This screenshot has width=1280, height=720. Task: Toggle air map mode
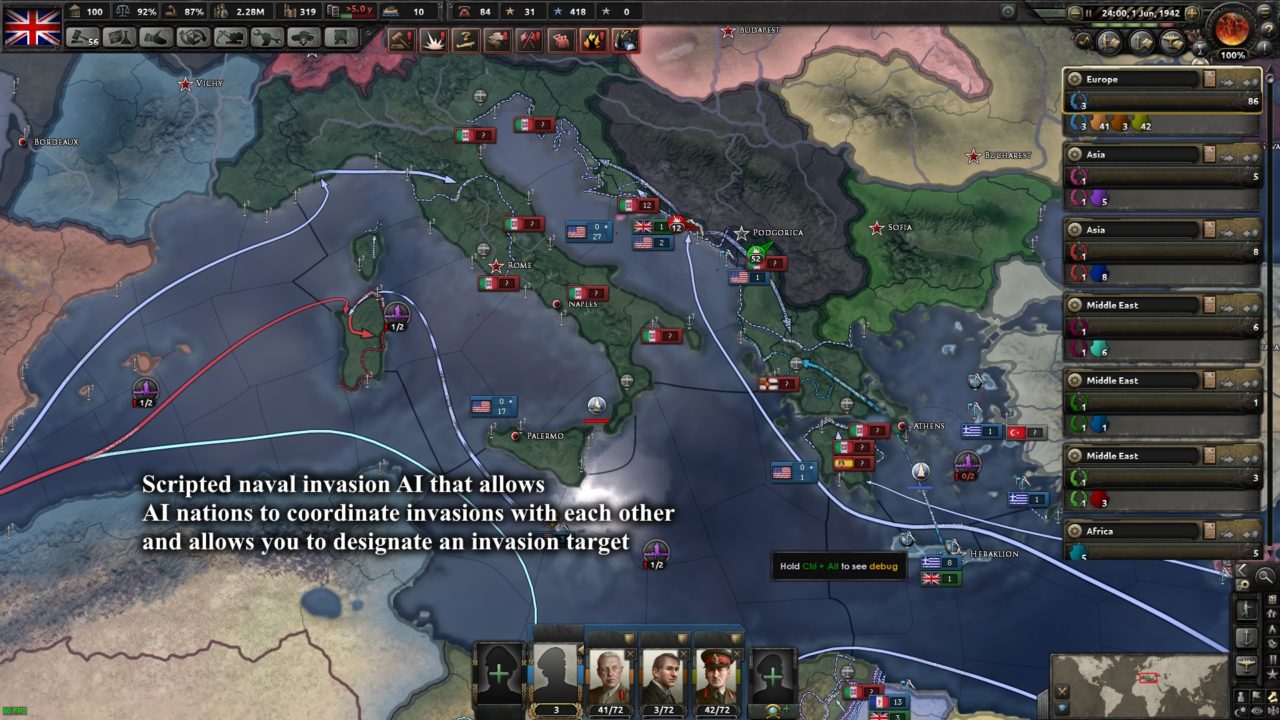coord(1247,666)
